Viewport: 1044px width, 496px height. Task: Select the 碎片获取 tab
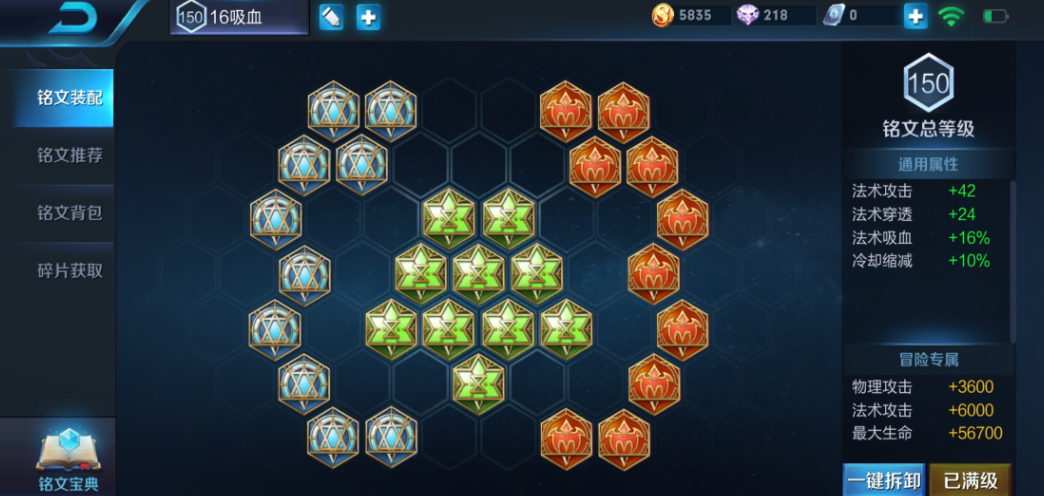click(69, 270)
